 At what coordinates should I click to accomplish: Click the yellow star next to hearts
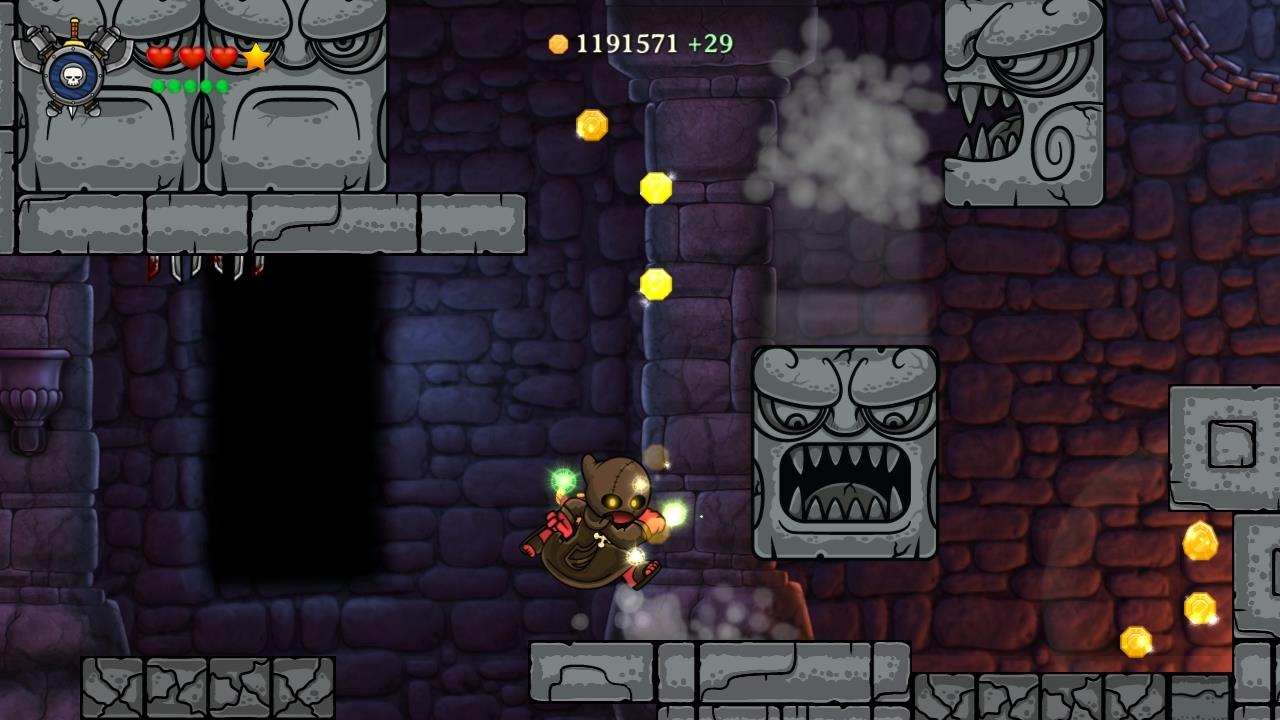pos(256,58)
